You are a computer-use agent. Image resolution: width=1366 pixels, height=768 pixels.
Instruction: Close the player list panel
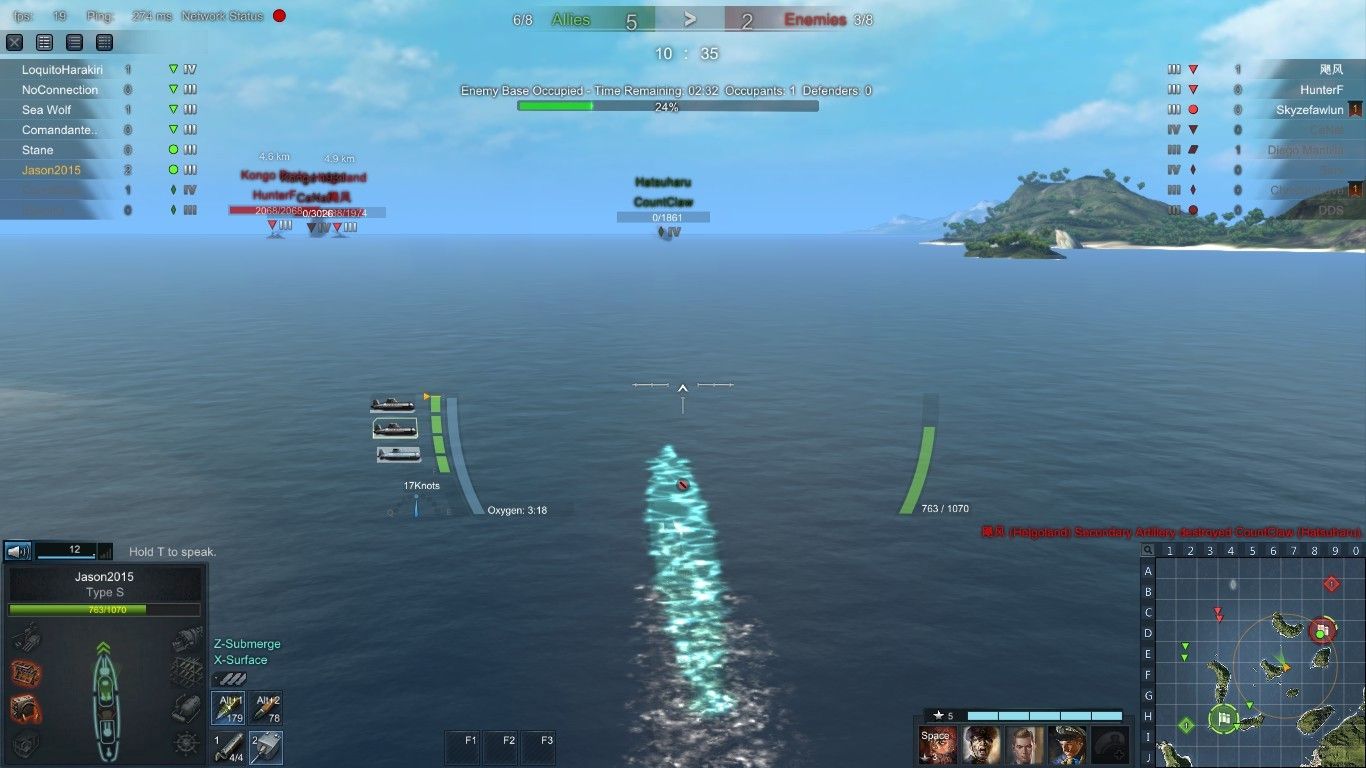[x=15, y=42]
